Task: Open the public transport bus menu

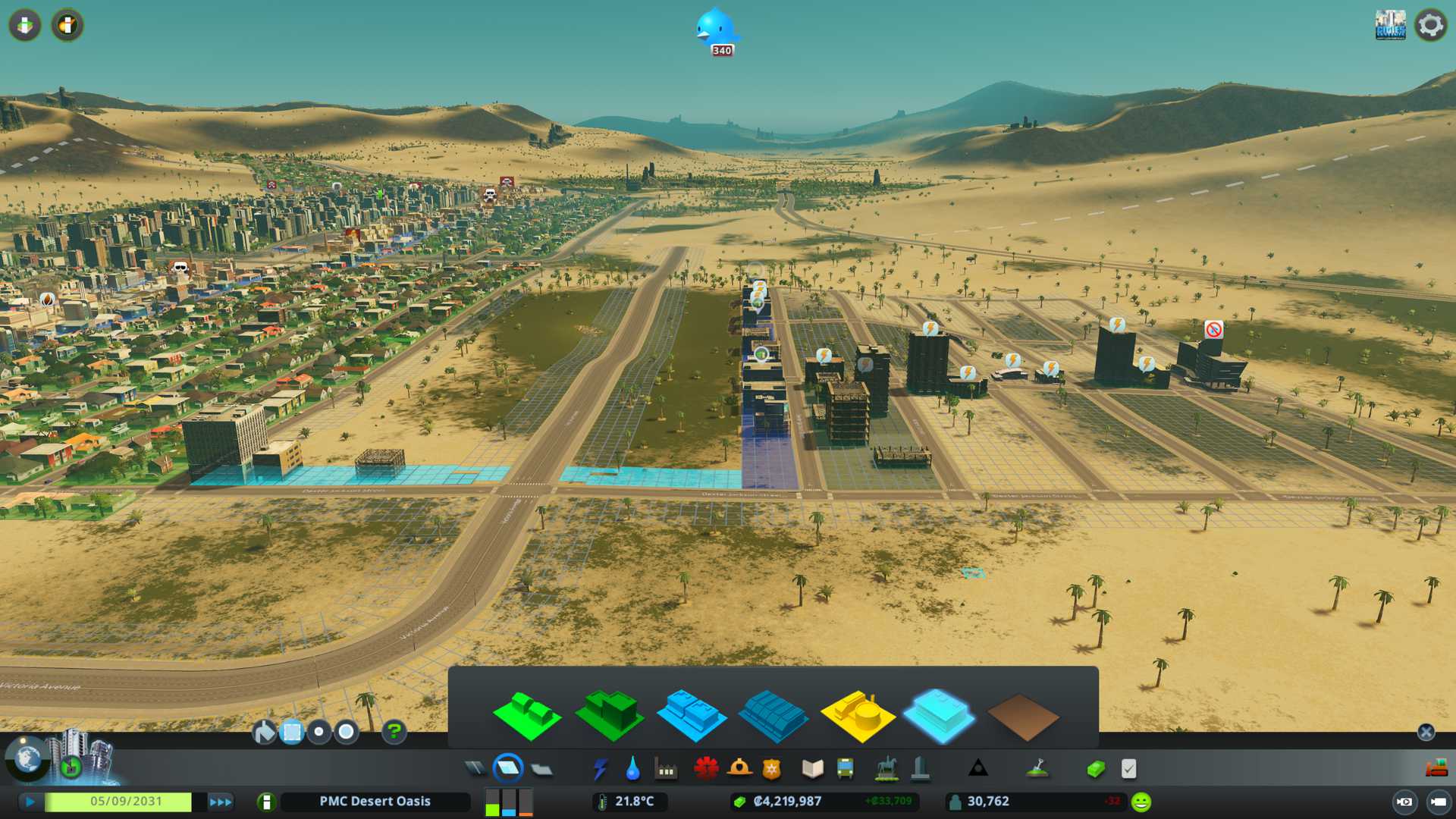Action: click(x=845, y=769)
